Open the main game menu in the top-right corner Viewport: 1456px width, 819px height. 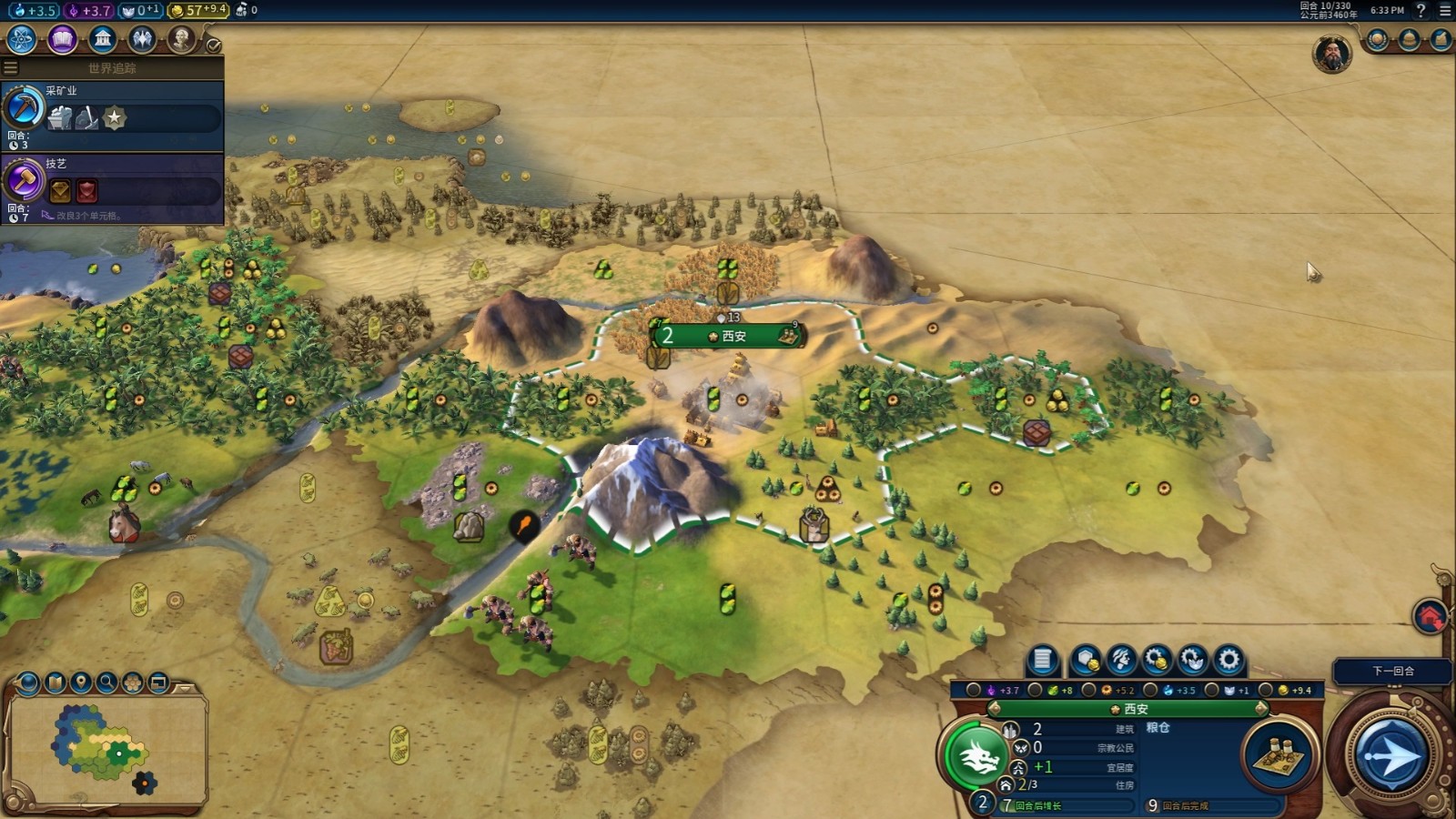pyautogui.click(x=1444, y=10)
